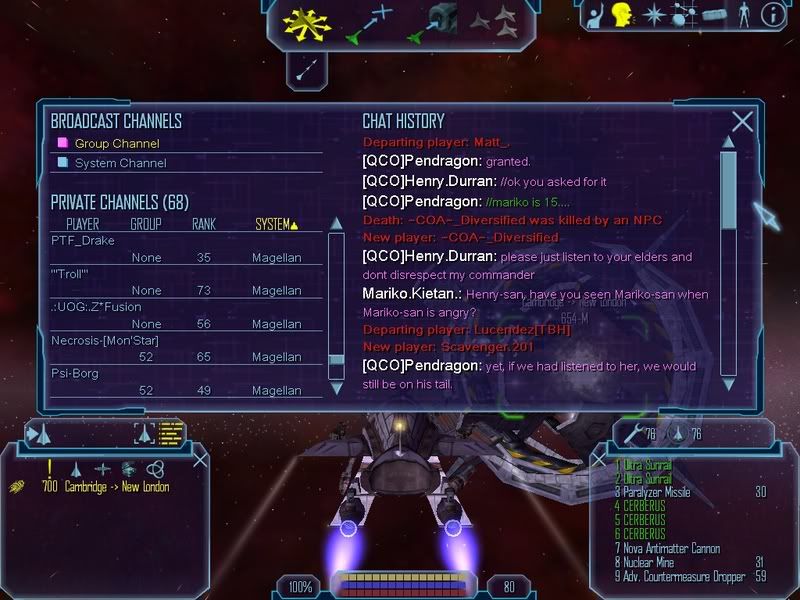
Task: Click the Go To maneuver icon
Action: click(x=368, y=24)
